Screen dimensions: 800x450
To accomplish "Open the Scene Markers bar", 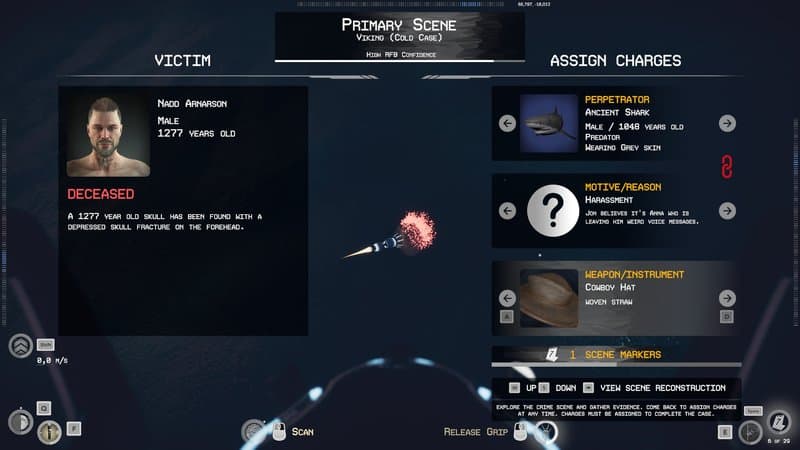I will point(615,355).
